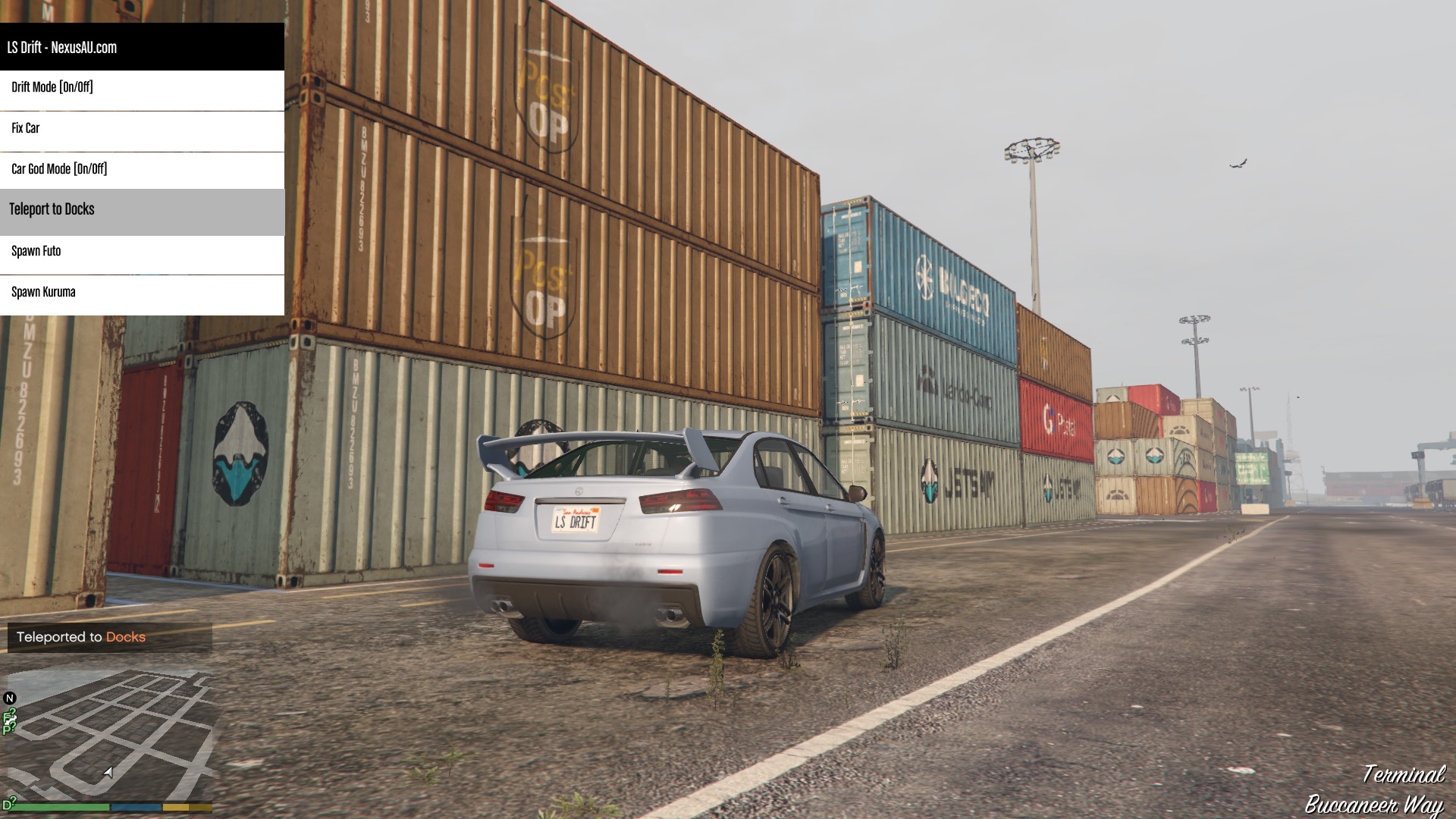Select Spawn Futo from the menu
This screenshot has height=819, width=1456.
coord(142,252)
